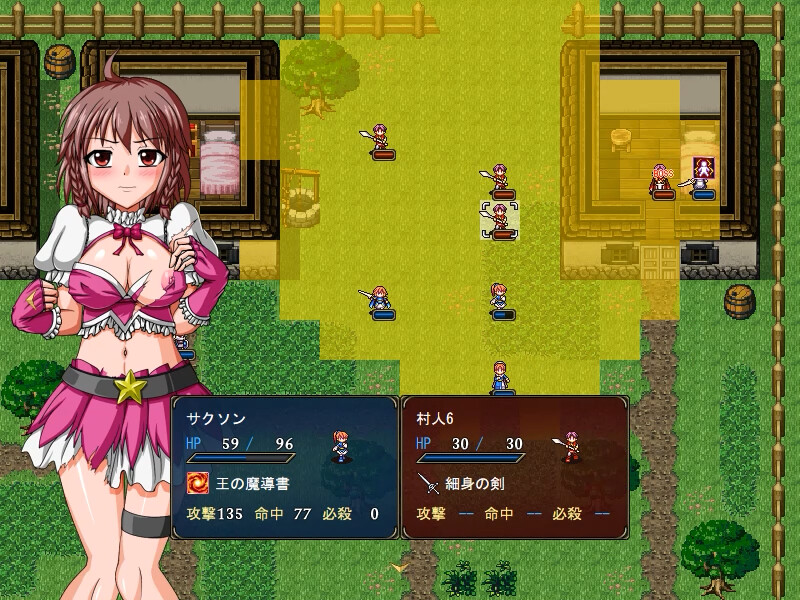Select the enemy unit labeled BOSS

(661, 182)
